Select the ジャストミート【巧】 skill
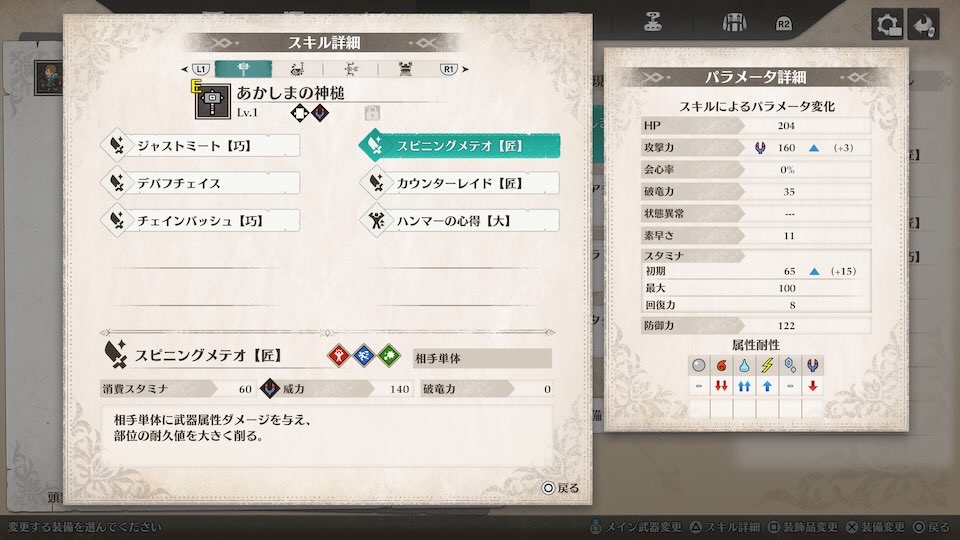 201,146
